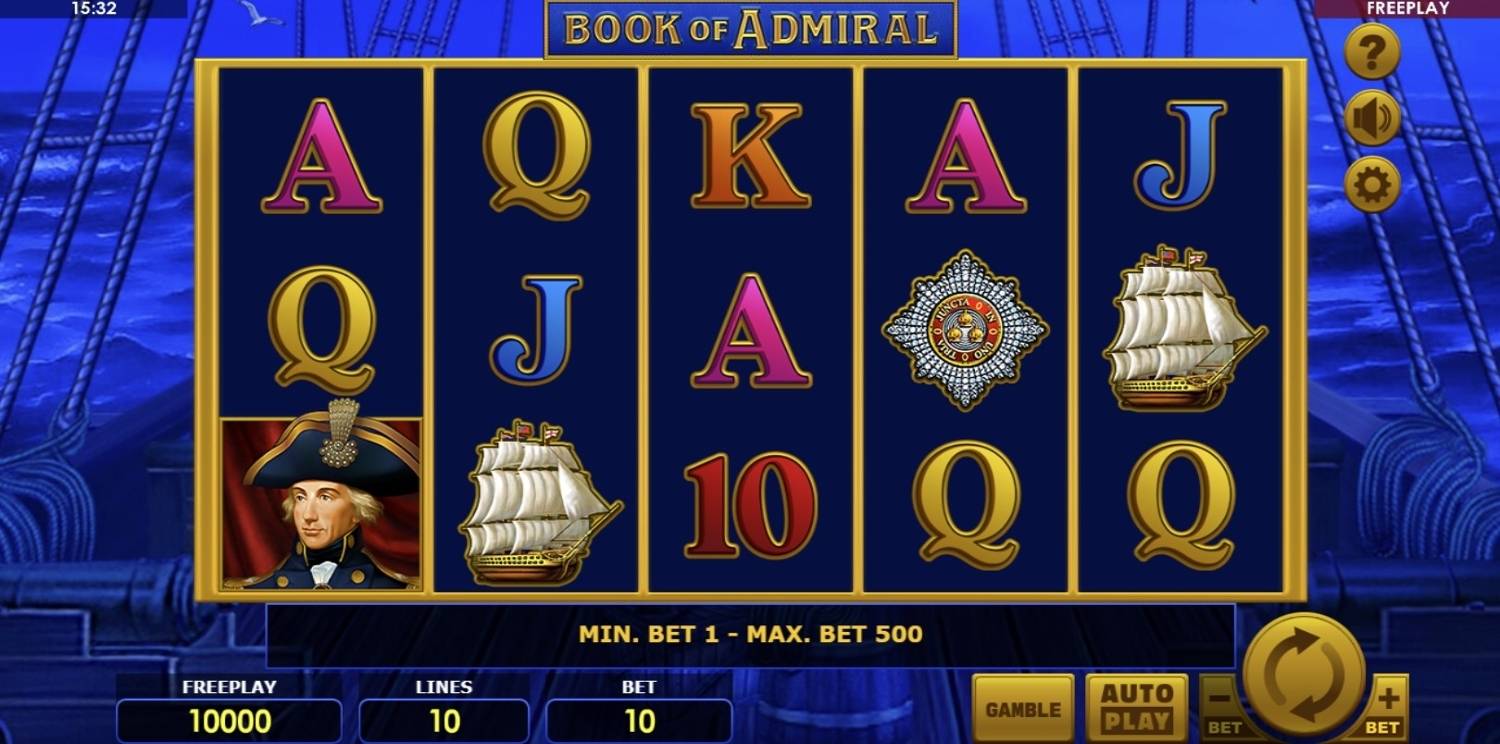Open the Lines value selector
This screenshot has width=1500, height=744.
click(x=443, y=718)
